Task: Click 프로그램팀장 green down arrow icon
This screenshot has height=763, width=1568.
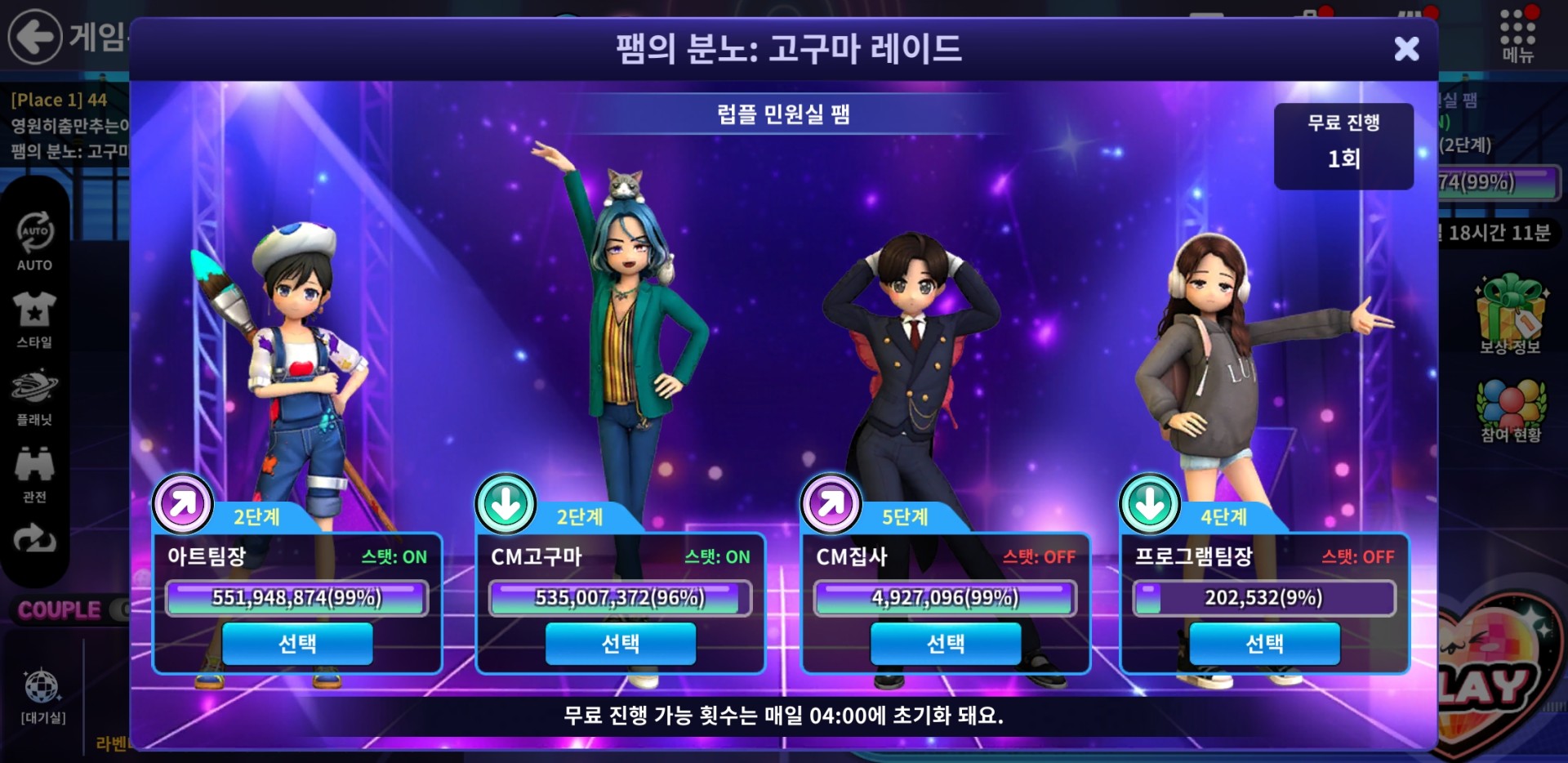Action: [x=1149, y=503]
